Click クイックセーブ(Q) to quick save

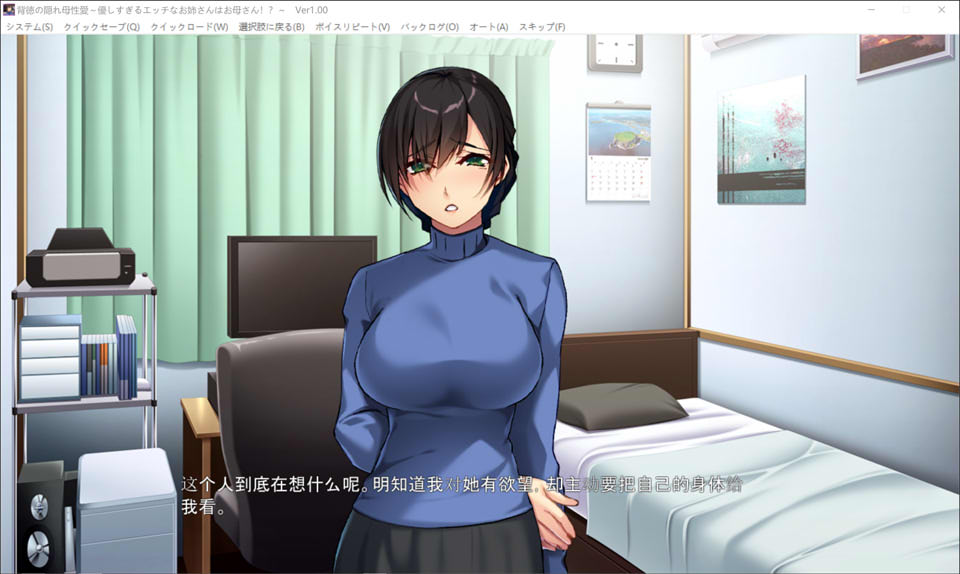pyautogui.click(x=101, y=27)
